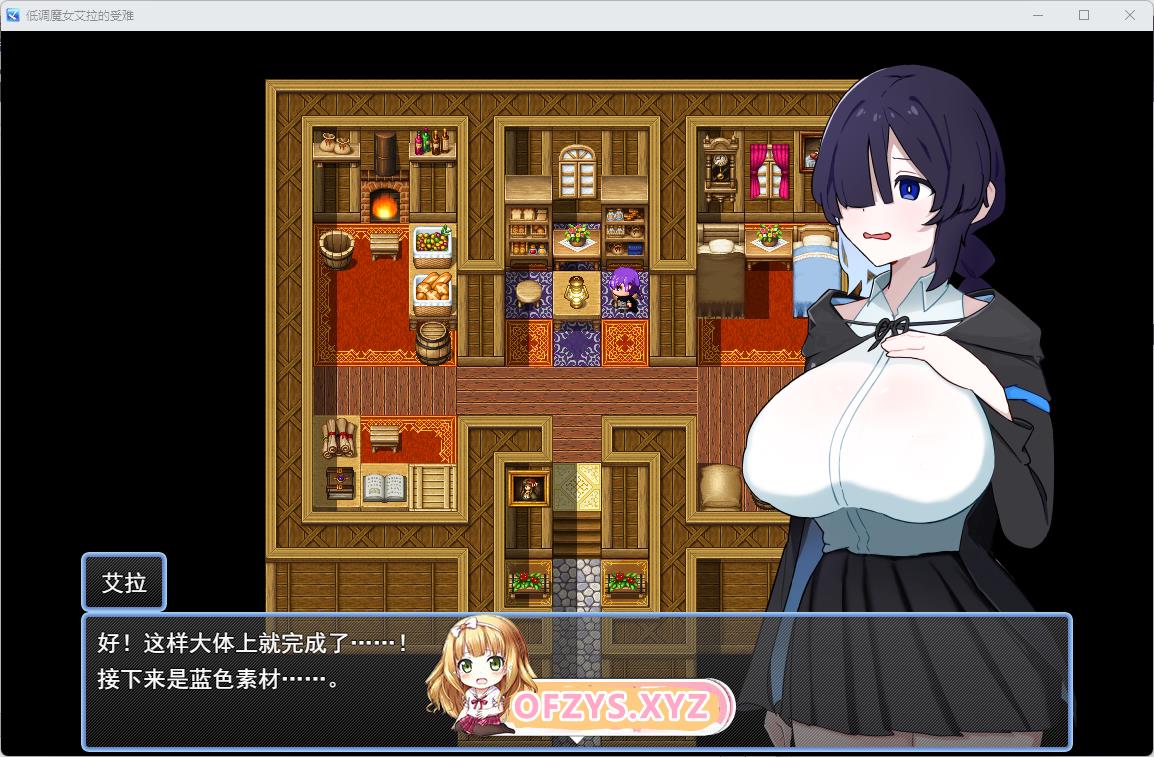The width and height of the screenshot is (1154, 757).
Task: Maximize the game window
Action: [1084, 15]
